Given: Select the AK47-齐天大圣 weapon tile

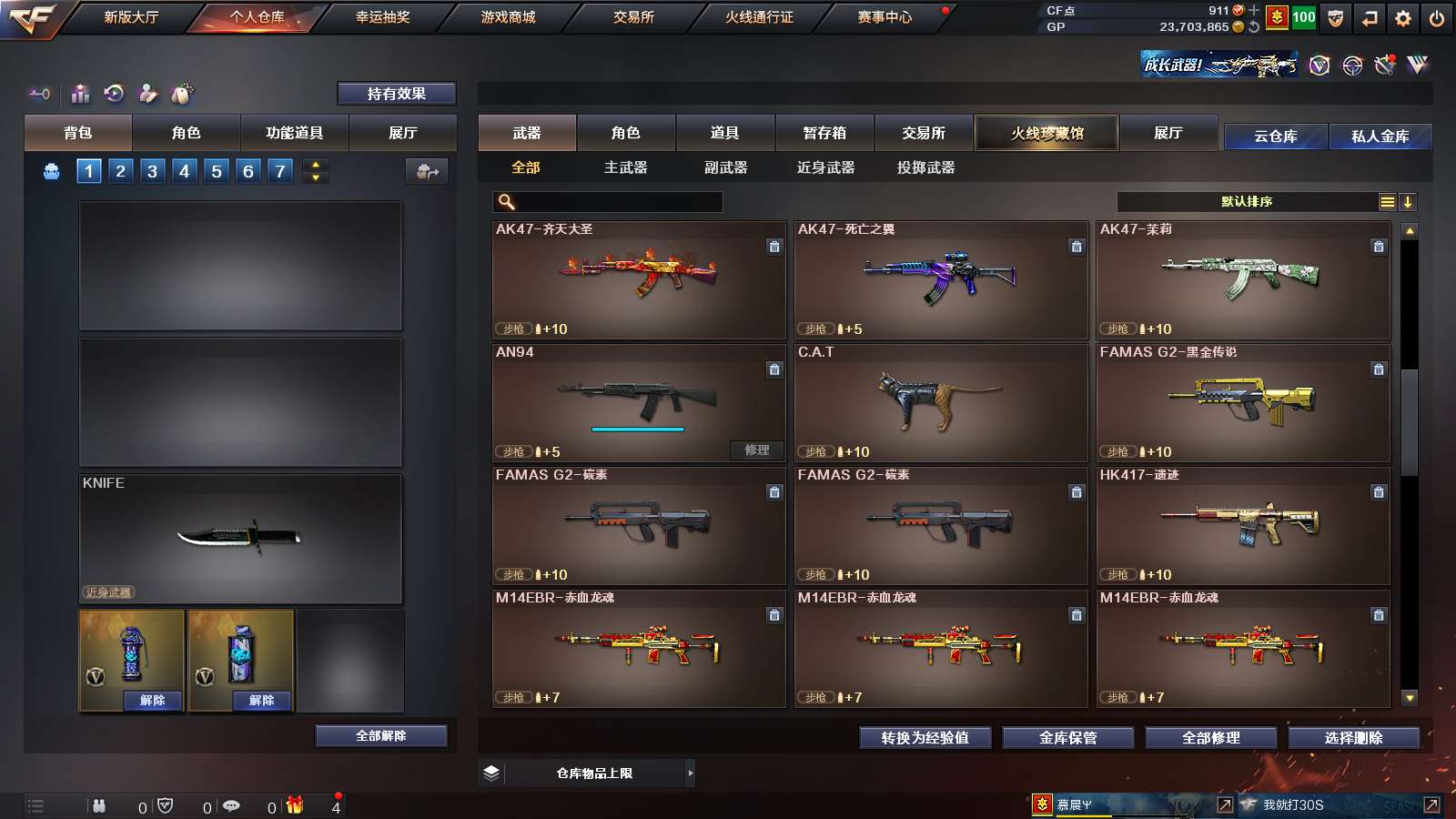Looking at the screenshot, I should click(x=639, y=279).
